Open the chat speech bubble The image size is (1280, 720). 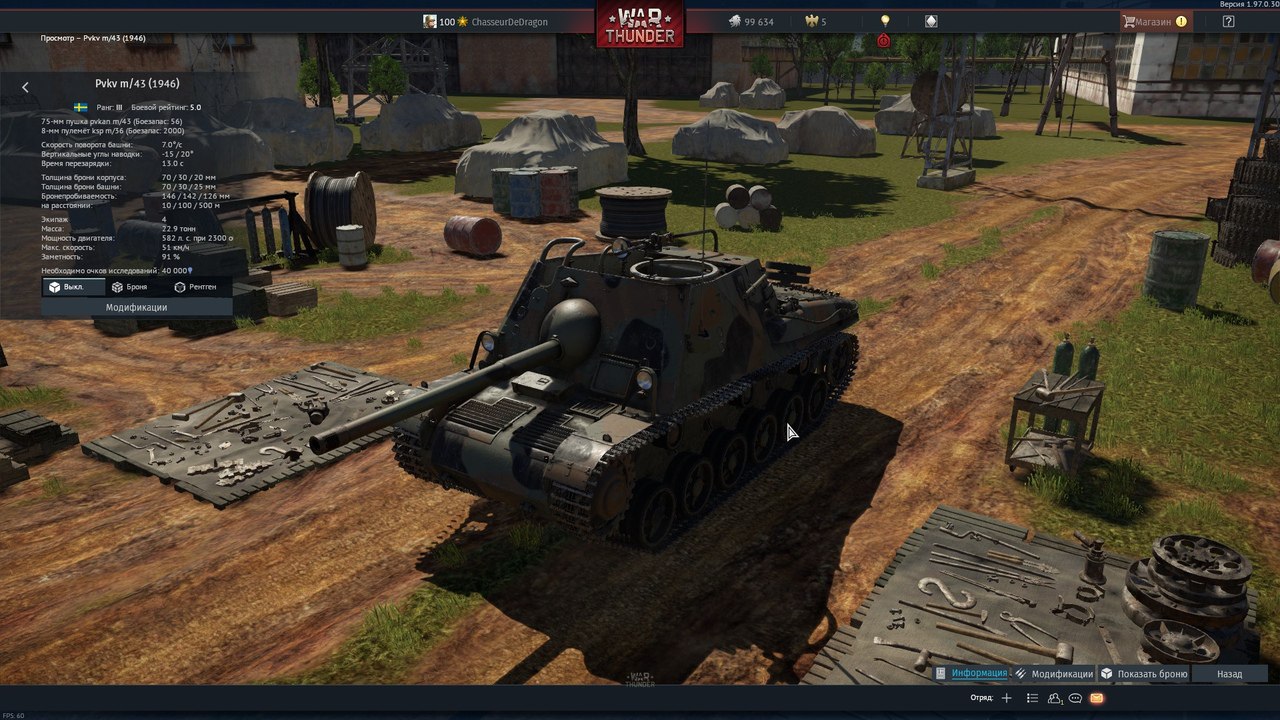(x=1076, y=698)
